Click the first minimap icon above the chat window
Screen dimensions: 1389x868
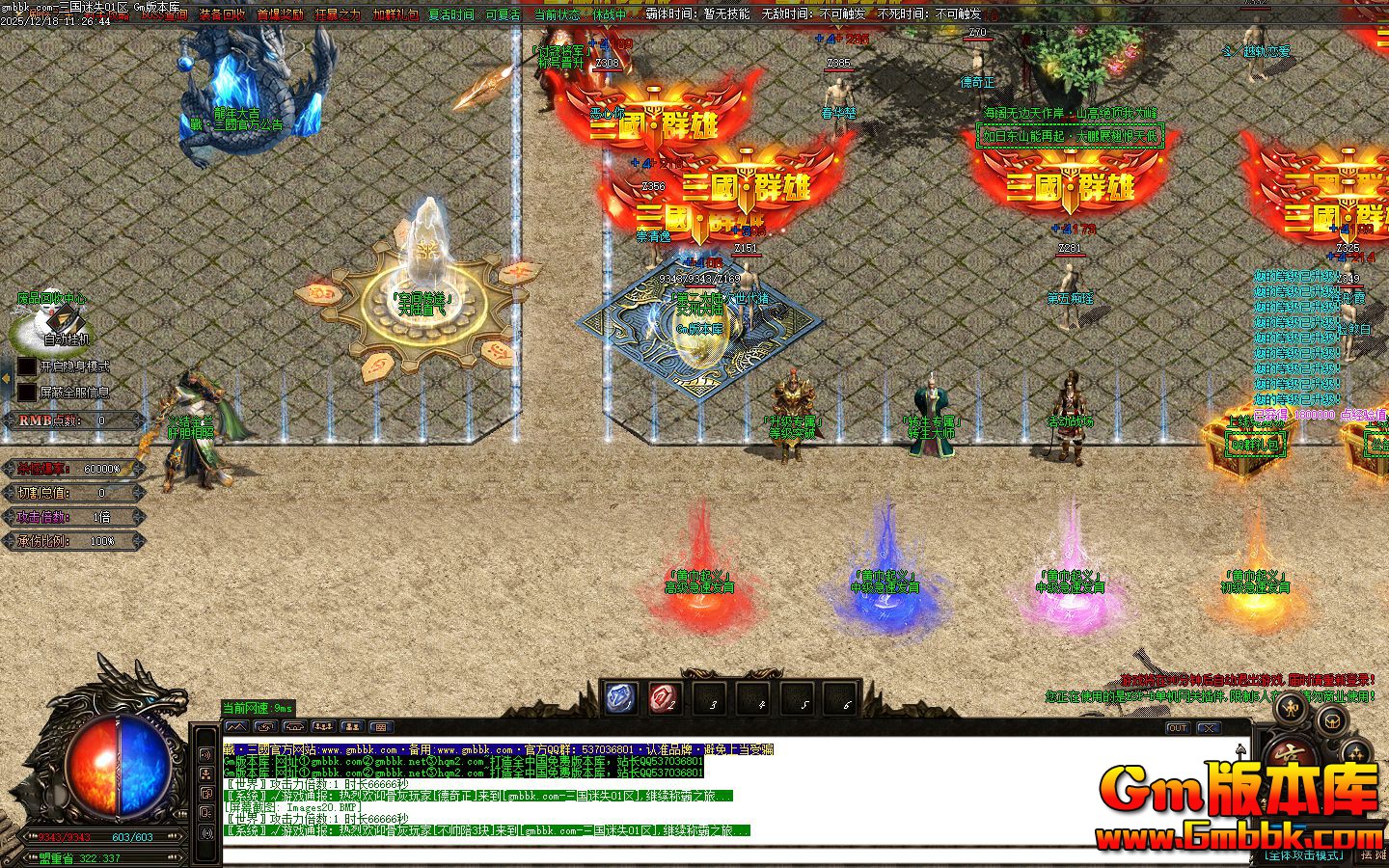click(x=236, y=727)
